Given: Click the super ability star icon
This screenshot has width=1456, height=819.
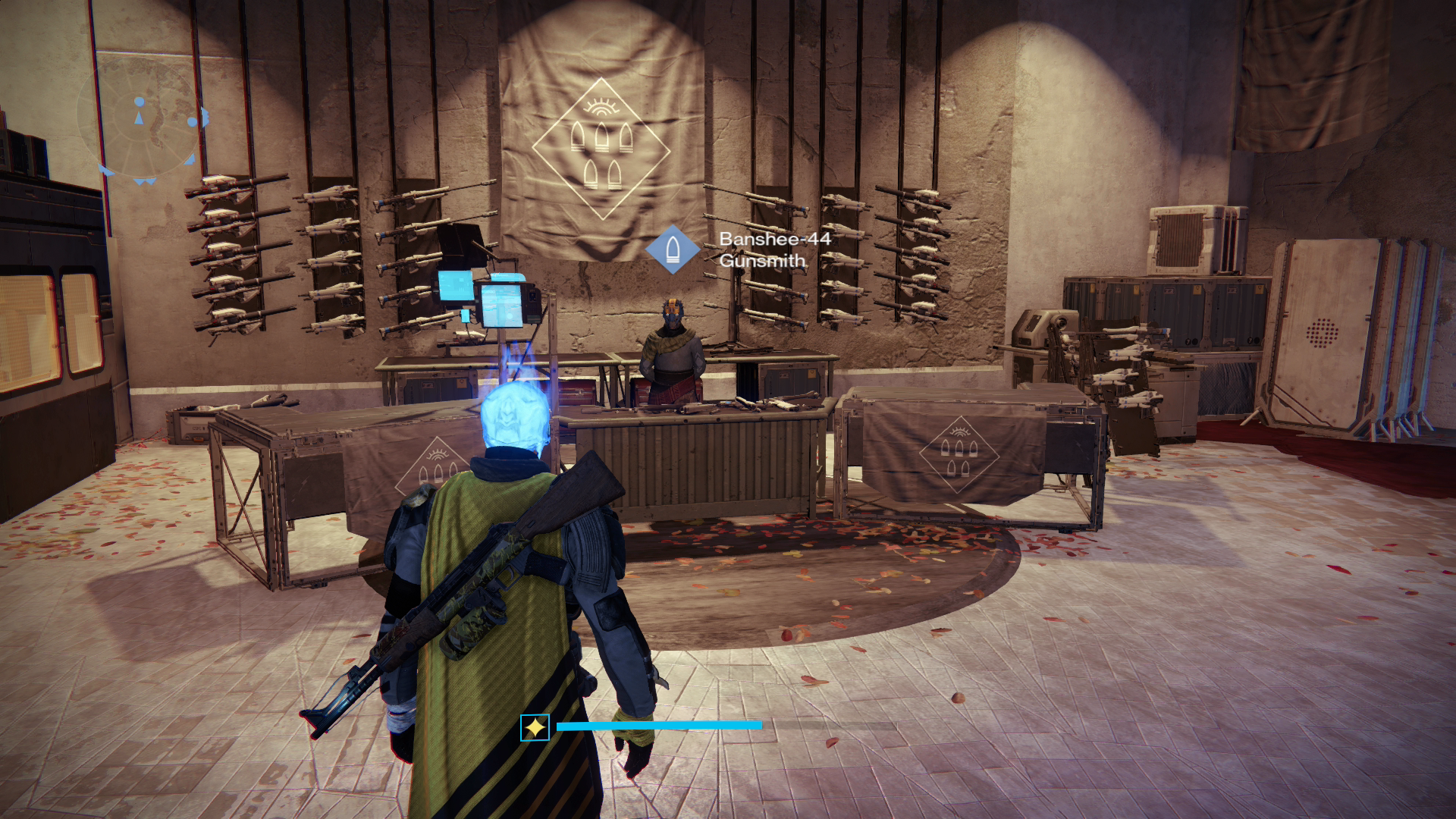Looking at the screenshot, I should pos(535,727).
